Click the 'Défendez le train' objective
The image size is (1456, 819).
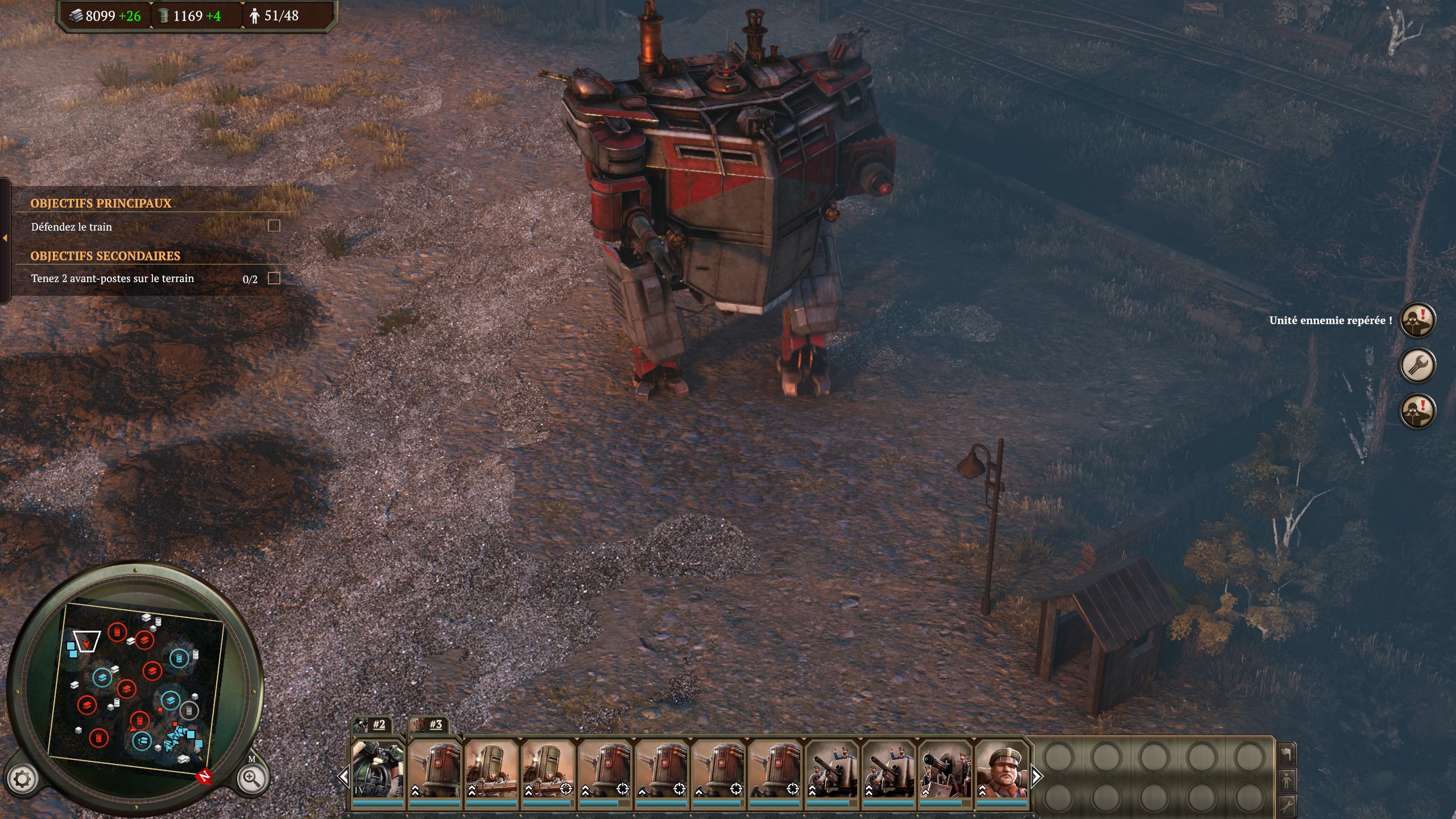pos(72,227)
